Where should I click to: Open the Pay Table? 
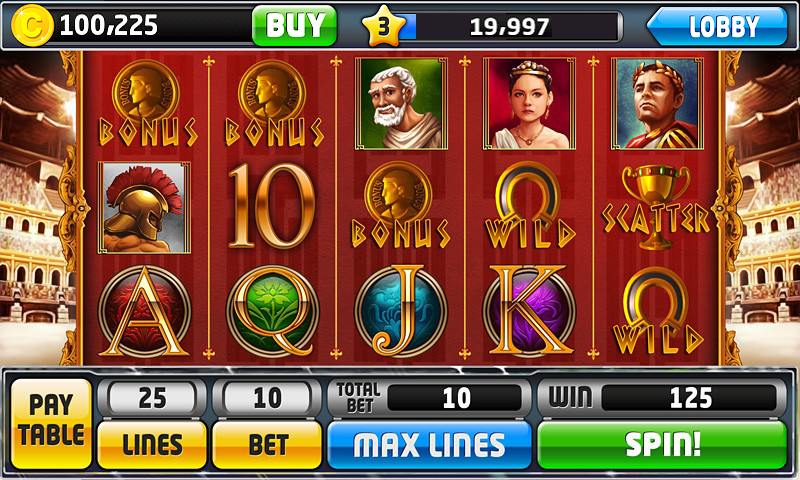51,422
